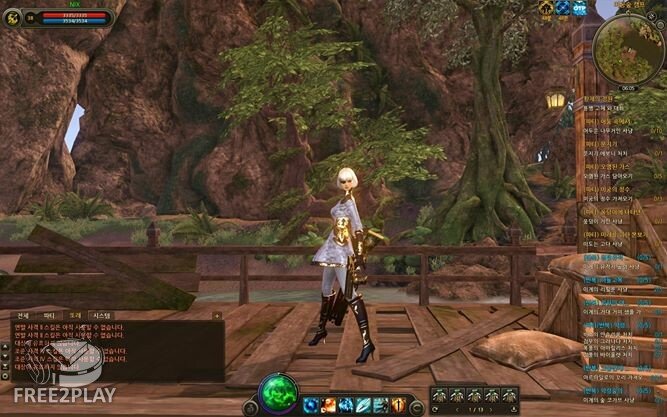Activate the red shield skill icon

pyautogui.click(x=398, y=404)
